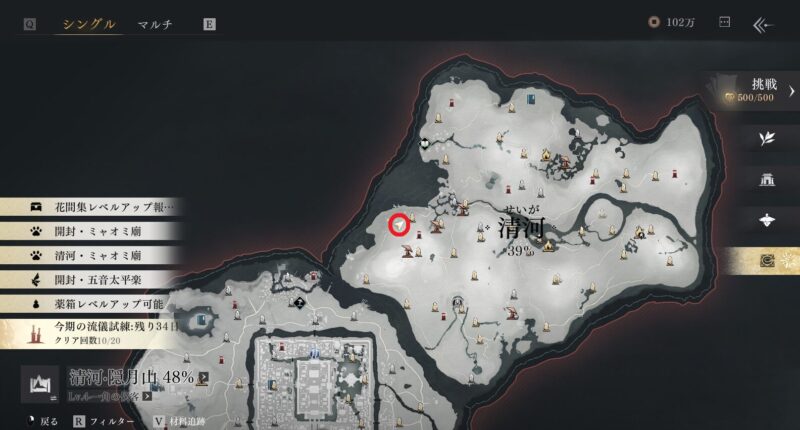Select the temple gate category icon
800x430 pixels.
tap(767, 180)
